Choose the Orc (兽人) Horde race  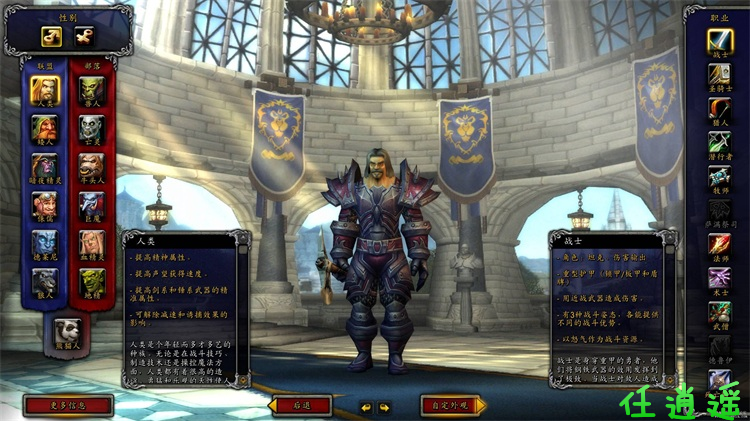[x=93, y=91]
